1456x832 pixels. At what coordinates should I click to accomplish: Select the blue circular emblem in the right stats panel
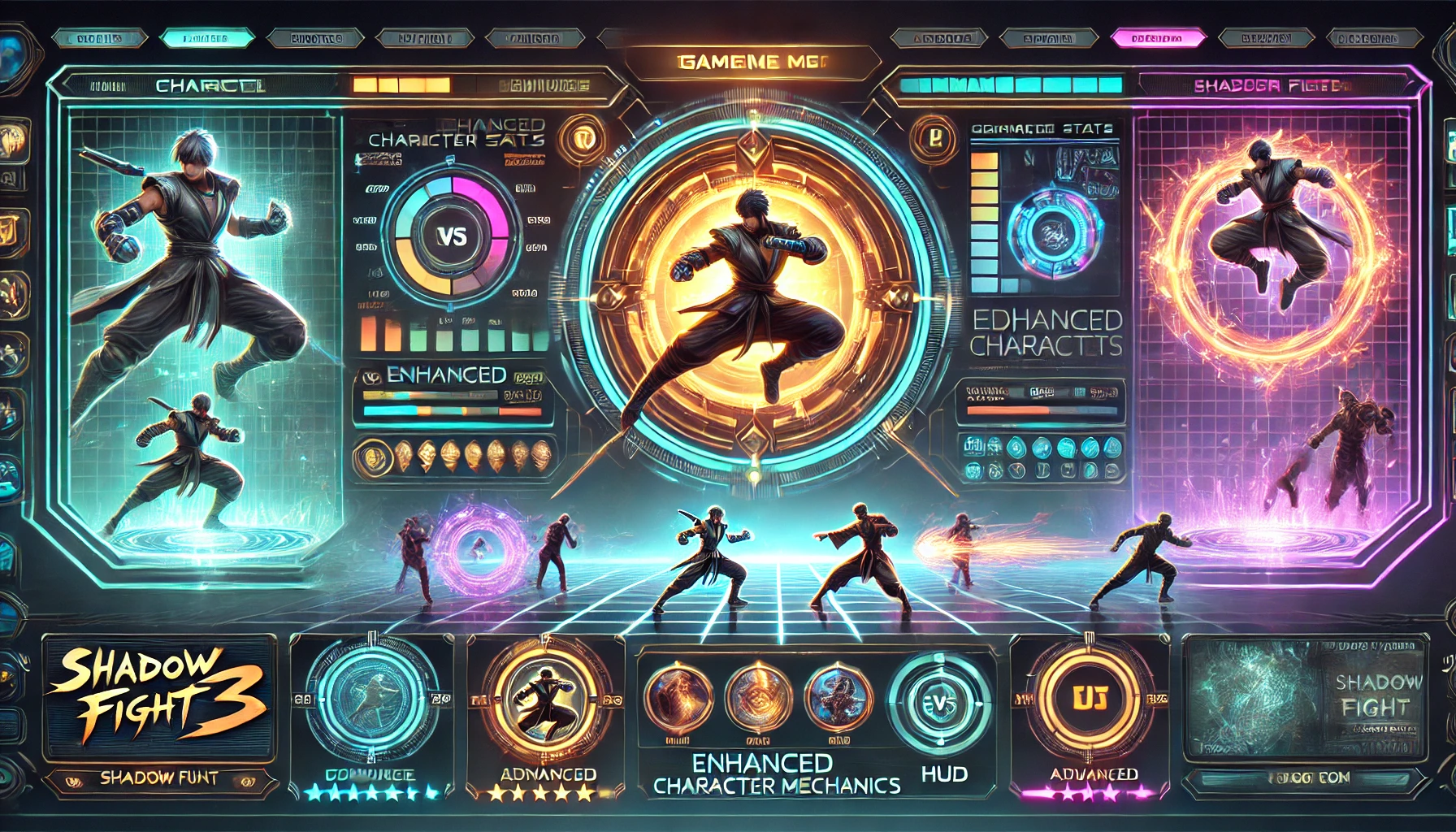[1054, 232]
